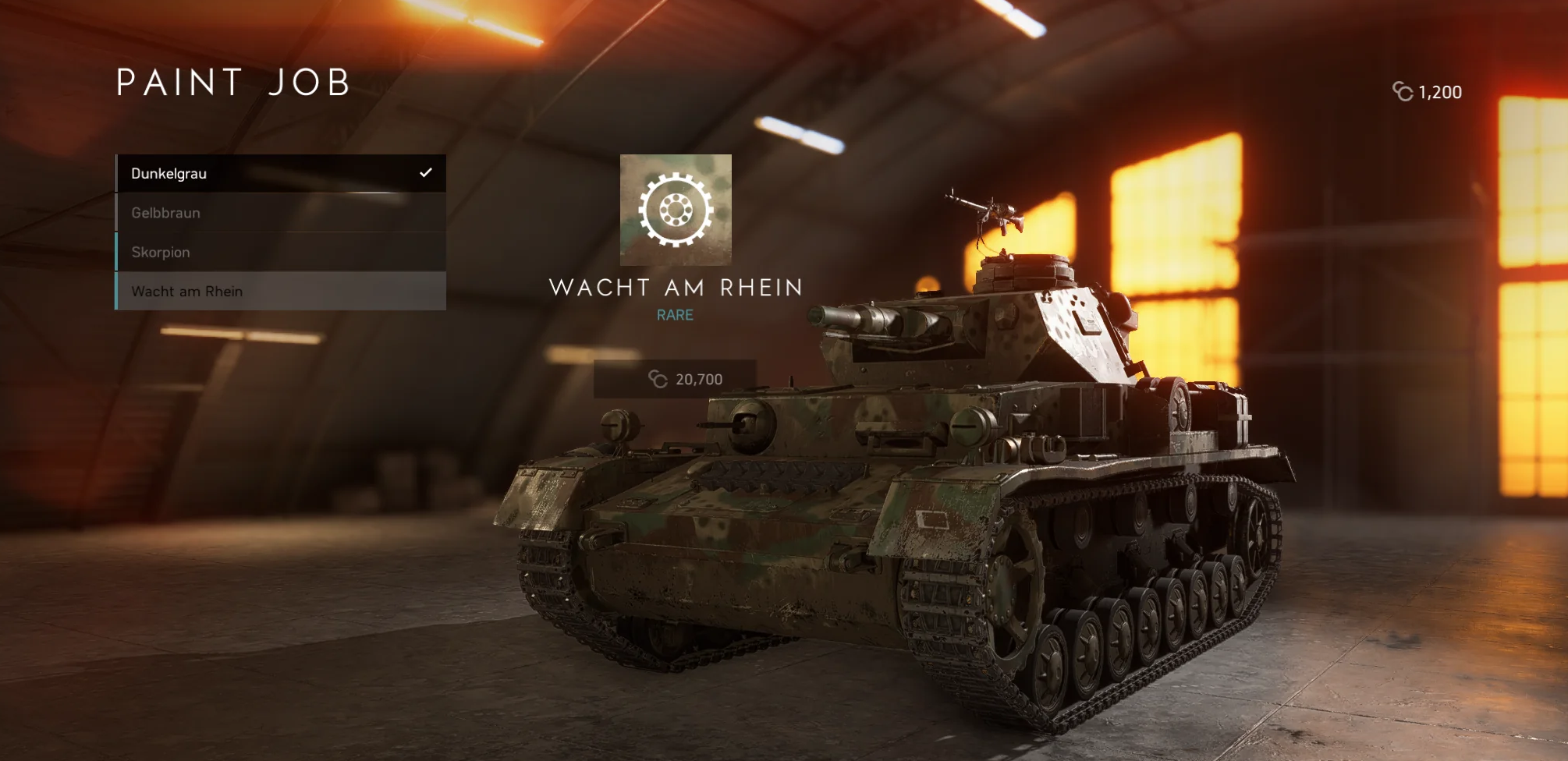Buy paint job for 20,700 coins
This screenshot has width=1568, height=761.
pos(675,379)
